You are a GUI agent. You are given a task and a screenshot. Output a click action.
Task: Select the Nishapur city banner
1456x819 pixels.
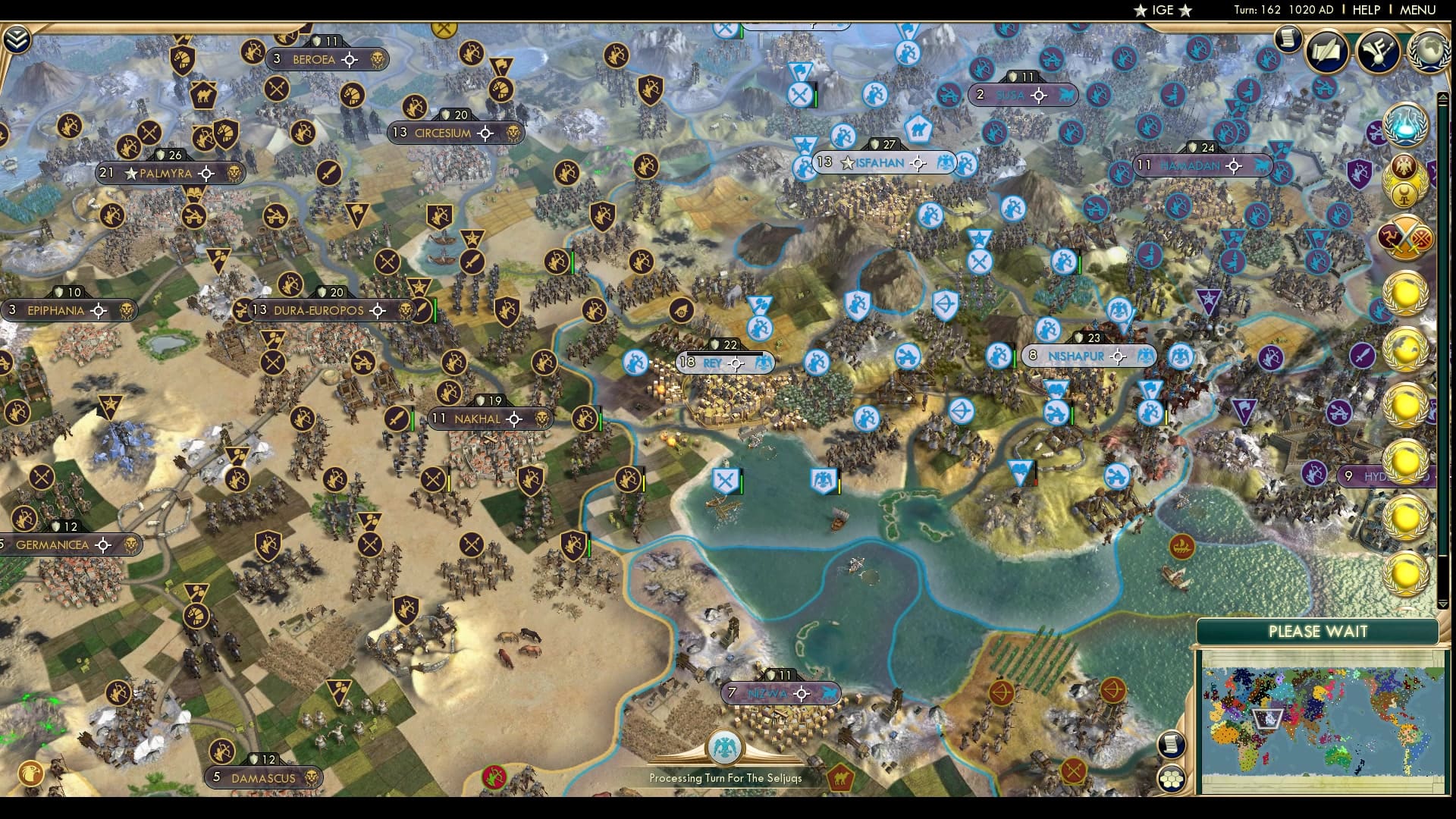(x=1075, y=356)
